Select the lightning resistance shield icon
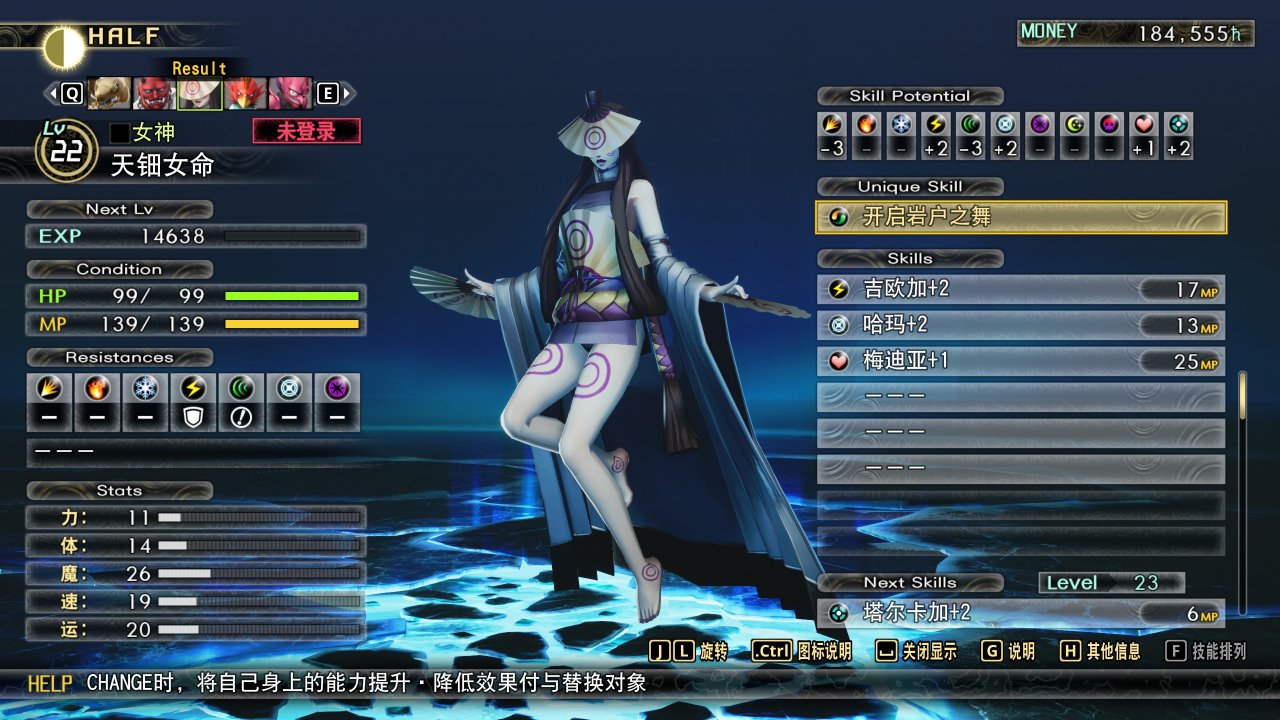This screenshot has height=720, width=1280. tap(193, 417)
